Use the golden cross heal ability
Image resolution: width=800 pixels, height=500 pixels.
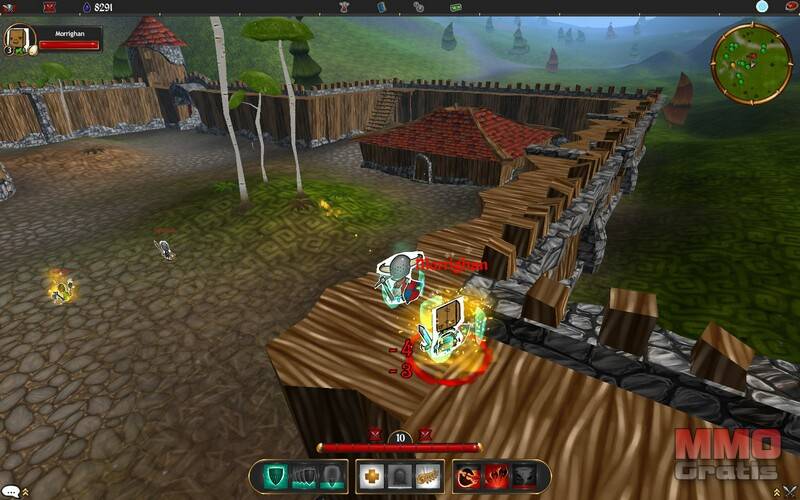coord(372,476)
